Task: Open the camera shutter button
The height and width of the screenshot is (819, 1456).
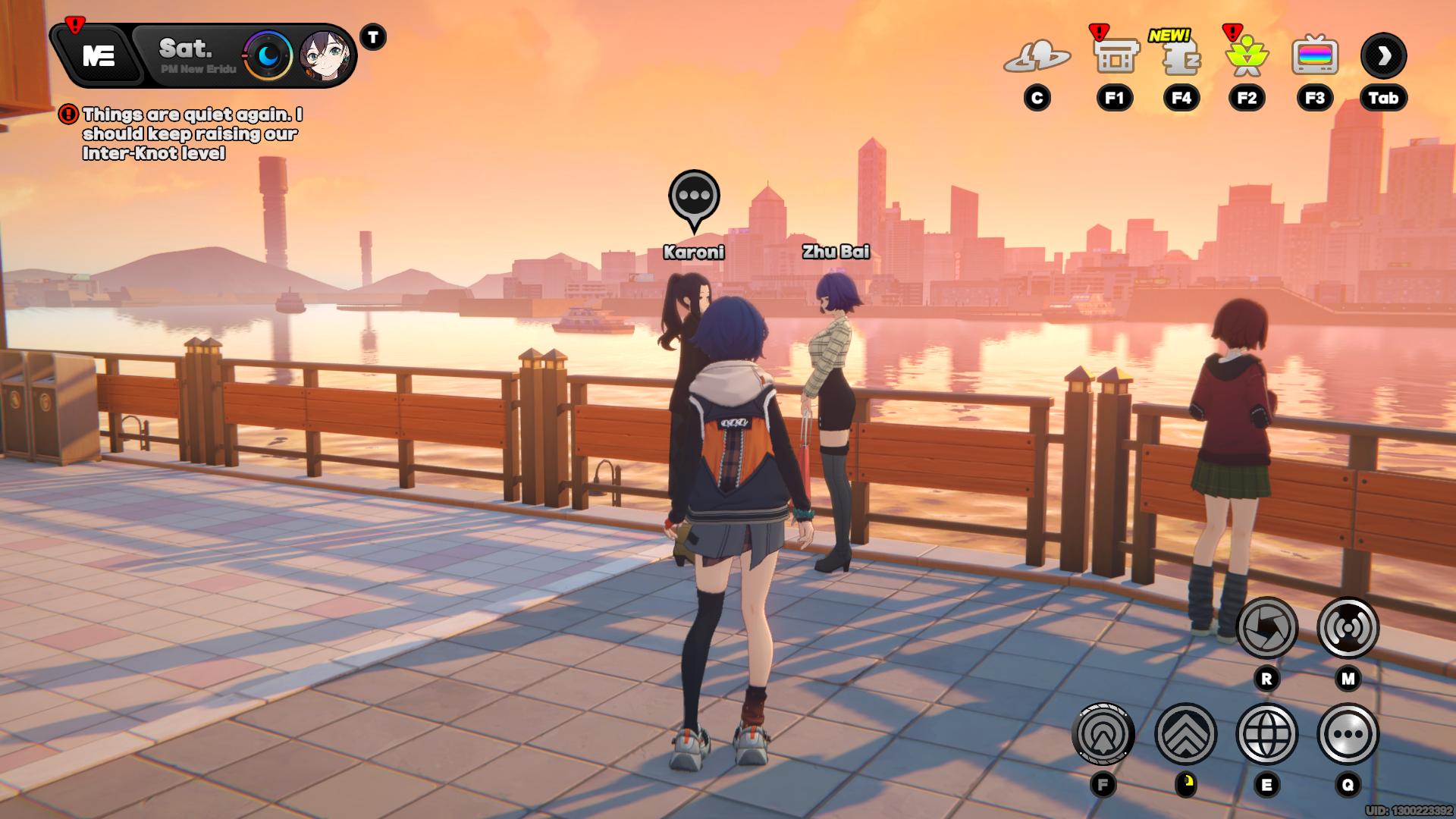Action: click(x=1266, y=628)
